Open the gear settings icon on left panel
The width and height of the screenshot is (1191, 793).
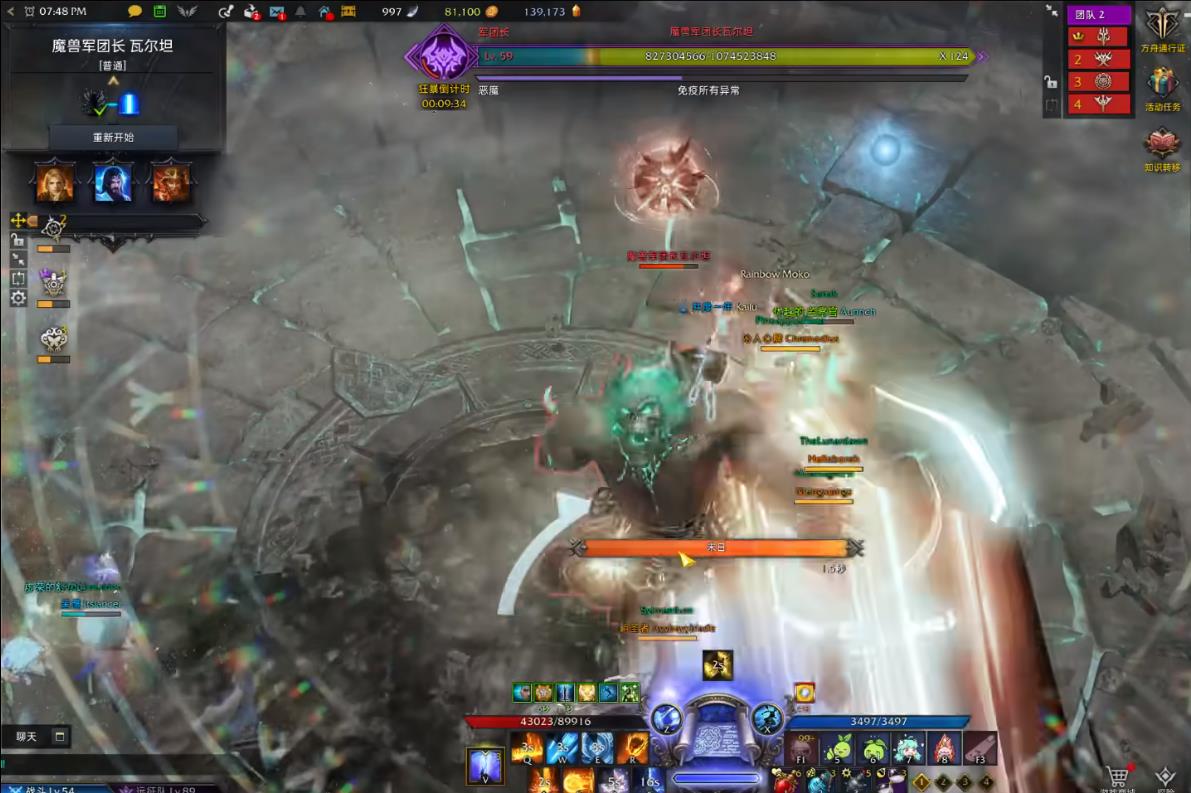tap(18, 298)
